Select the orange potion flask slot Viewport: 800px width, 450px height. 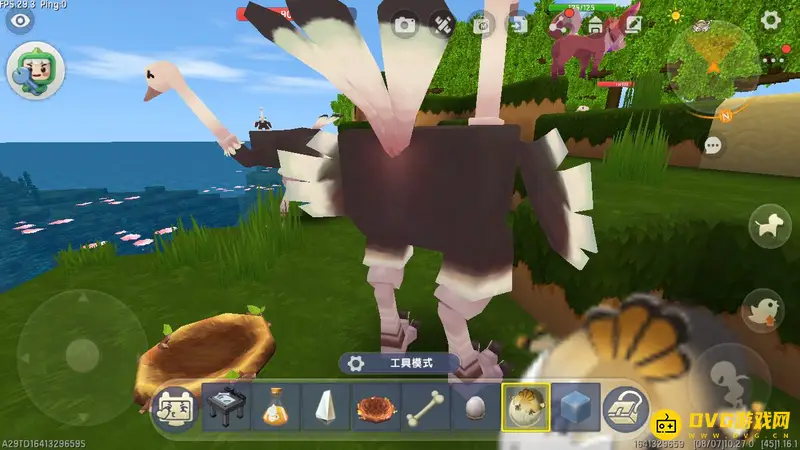275,407
